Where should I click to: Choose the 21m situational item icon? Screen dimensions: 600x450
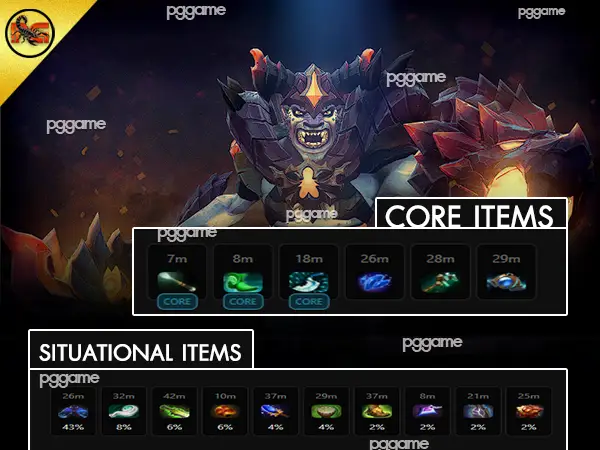[x=476, y=411]
